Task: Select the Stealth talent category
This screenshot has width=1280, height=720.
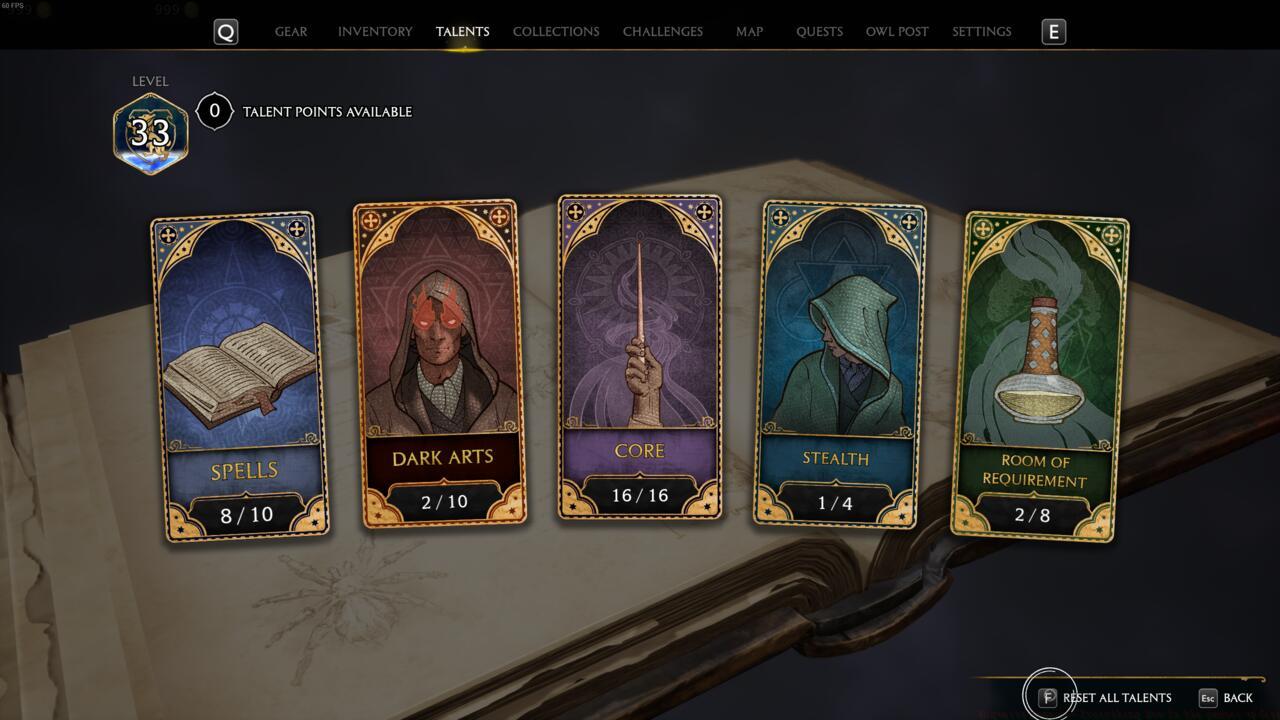Action: 843,365
